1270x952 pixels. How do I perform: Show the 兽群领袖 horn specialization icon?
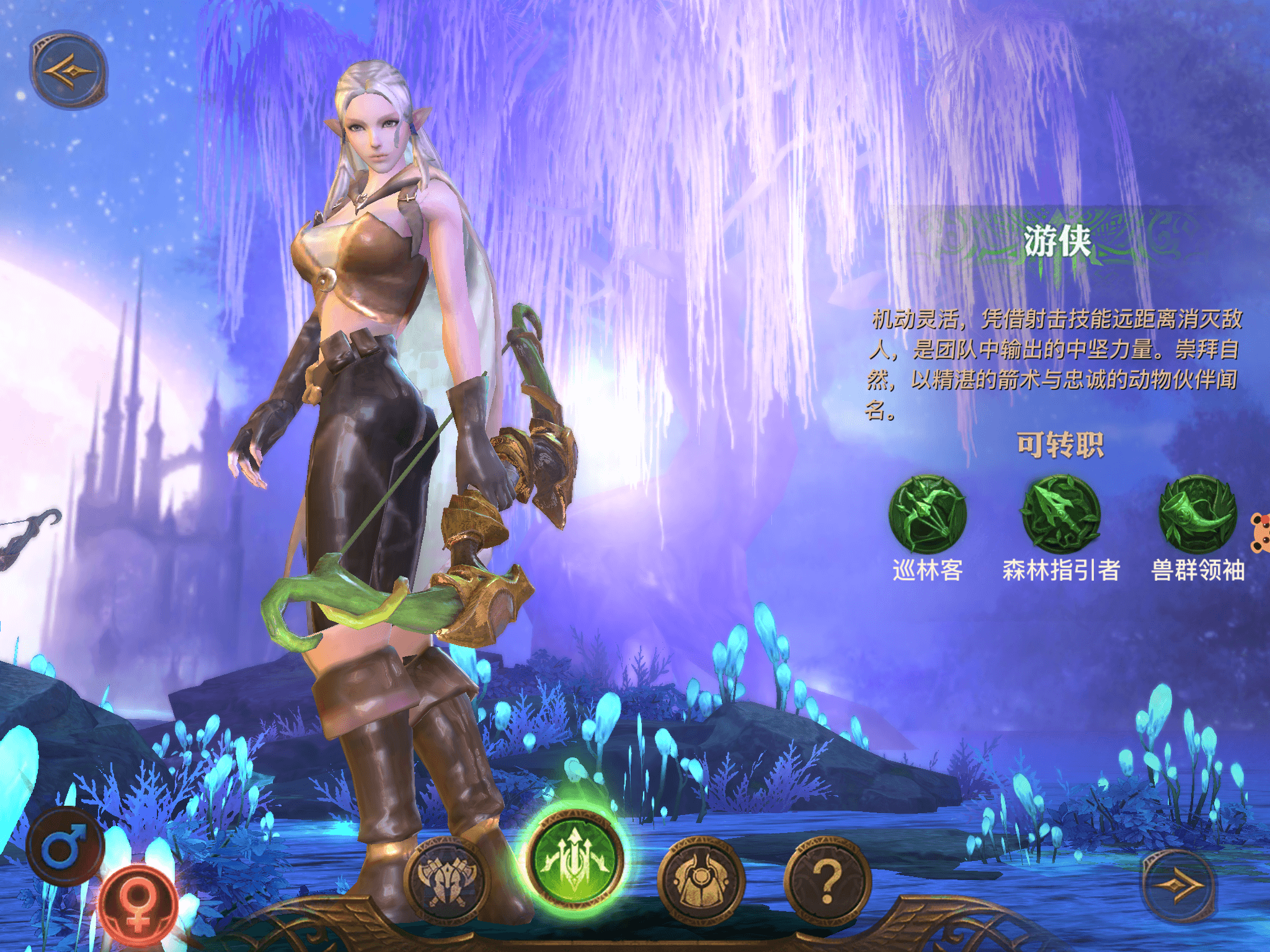[x=1197, y=514]
